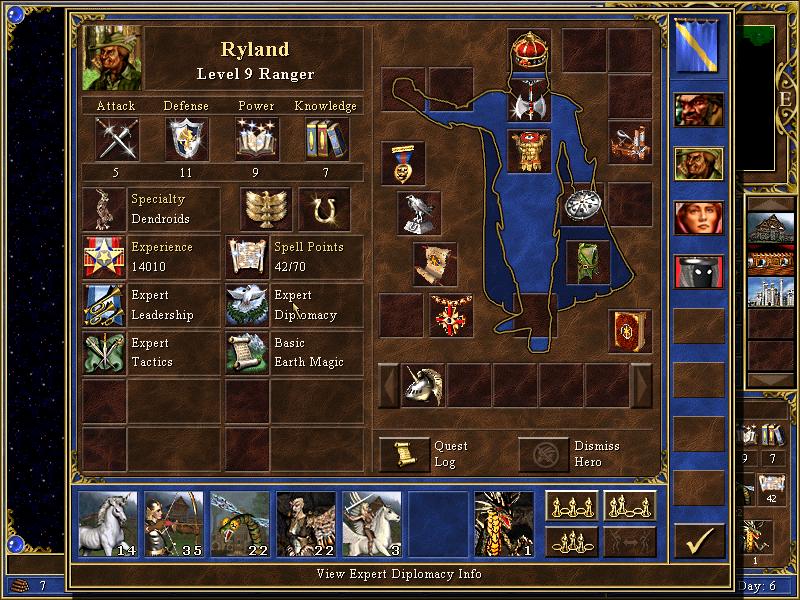Select unicorn artifact in backpack
Screen dimensions: 800x600
422,385
